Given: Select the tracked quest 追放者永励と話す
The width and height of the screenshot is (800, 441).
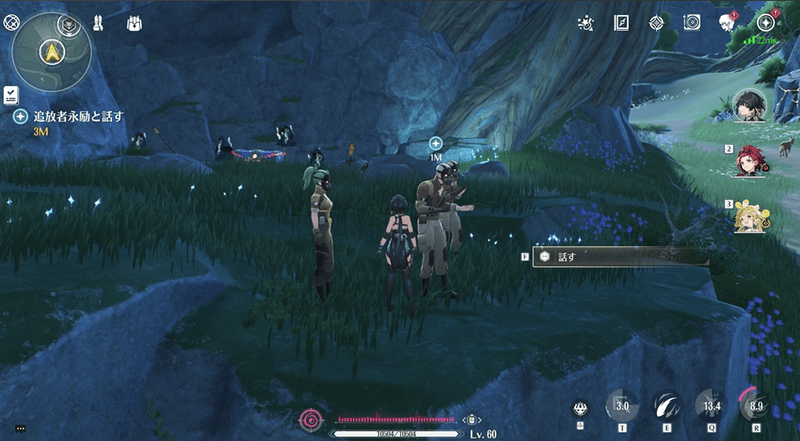Looking at the screenshot, I should (77, 116).
